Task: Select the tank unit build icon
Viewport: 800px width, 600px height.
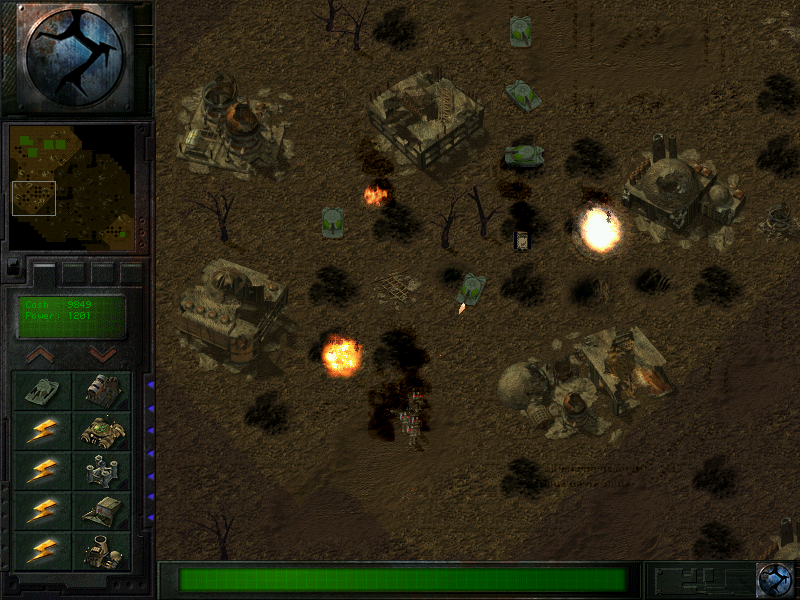Action: point(42,391)
